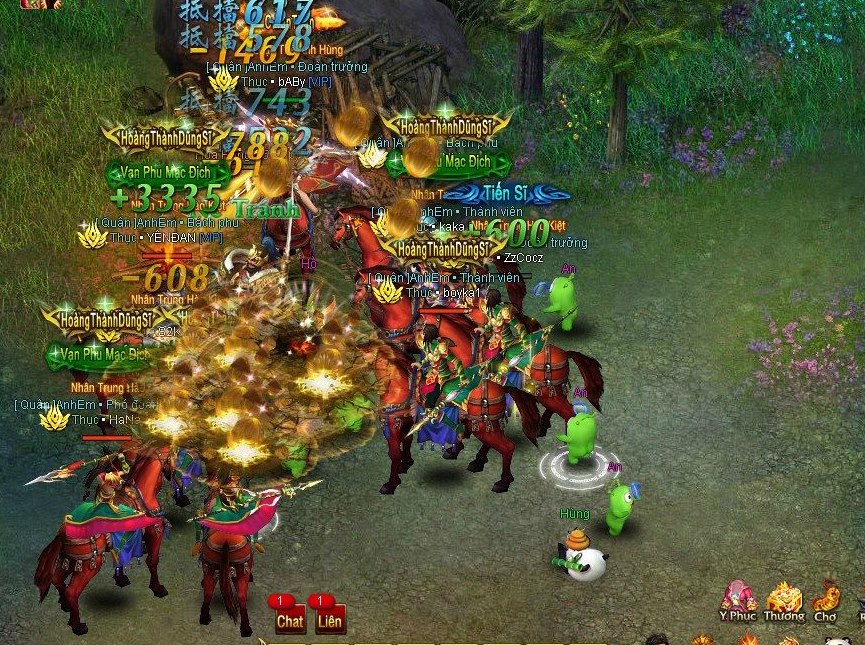Click the red Liên button
865x645 pixels.
[x=329, y=619]
